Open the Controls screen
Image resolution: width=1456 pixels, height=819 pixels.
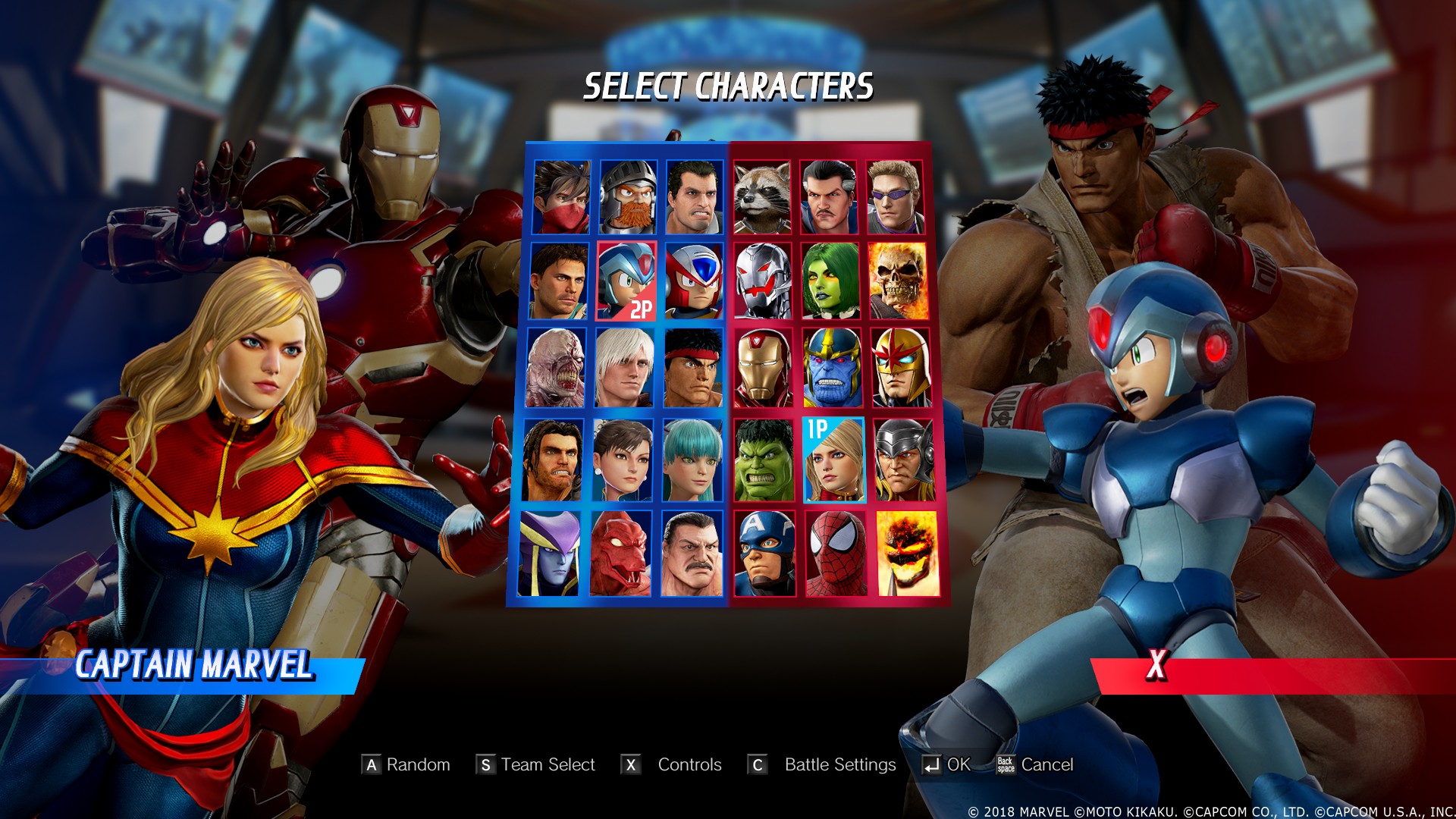[x=689, y=765]
